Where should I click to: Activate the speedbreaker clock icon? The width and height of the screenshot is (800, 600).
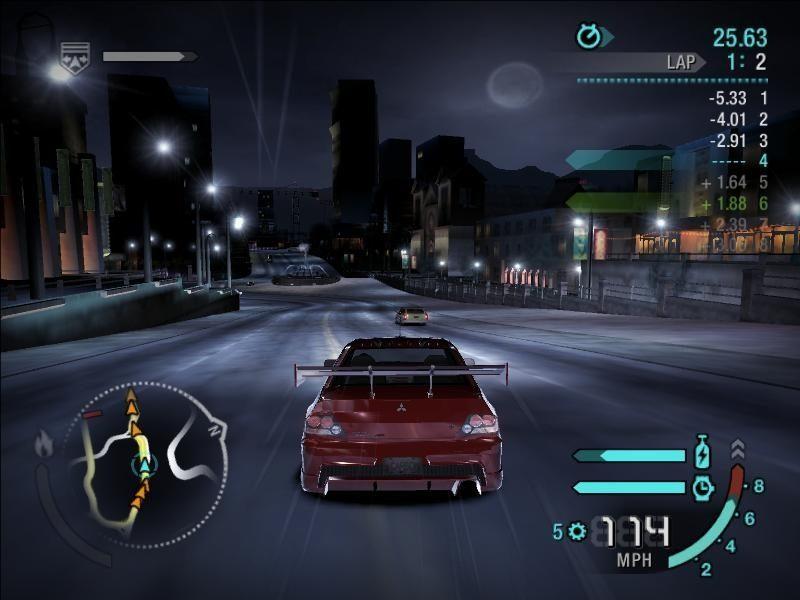tap(703, 488)
